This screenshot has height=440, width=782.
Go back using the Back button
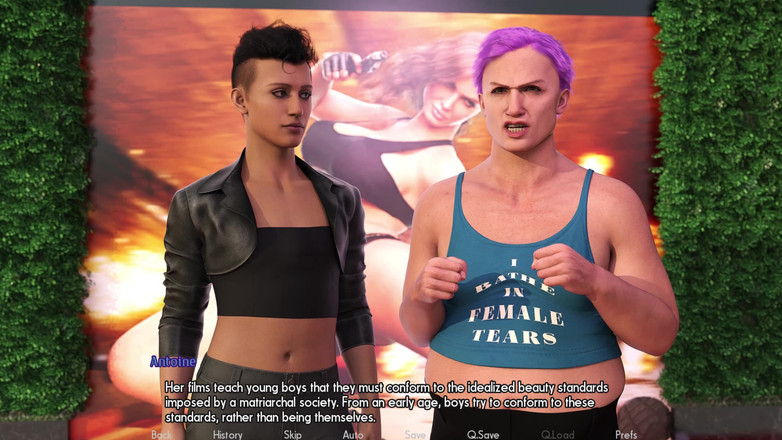pyautogui.click(x=160, y=435)
